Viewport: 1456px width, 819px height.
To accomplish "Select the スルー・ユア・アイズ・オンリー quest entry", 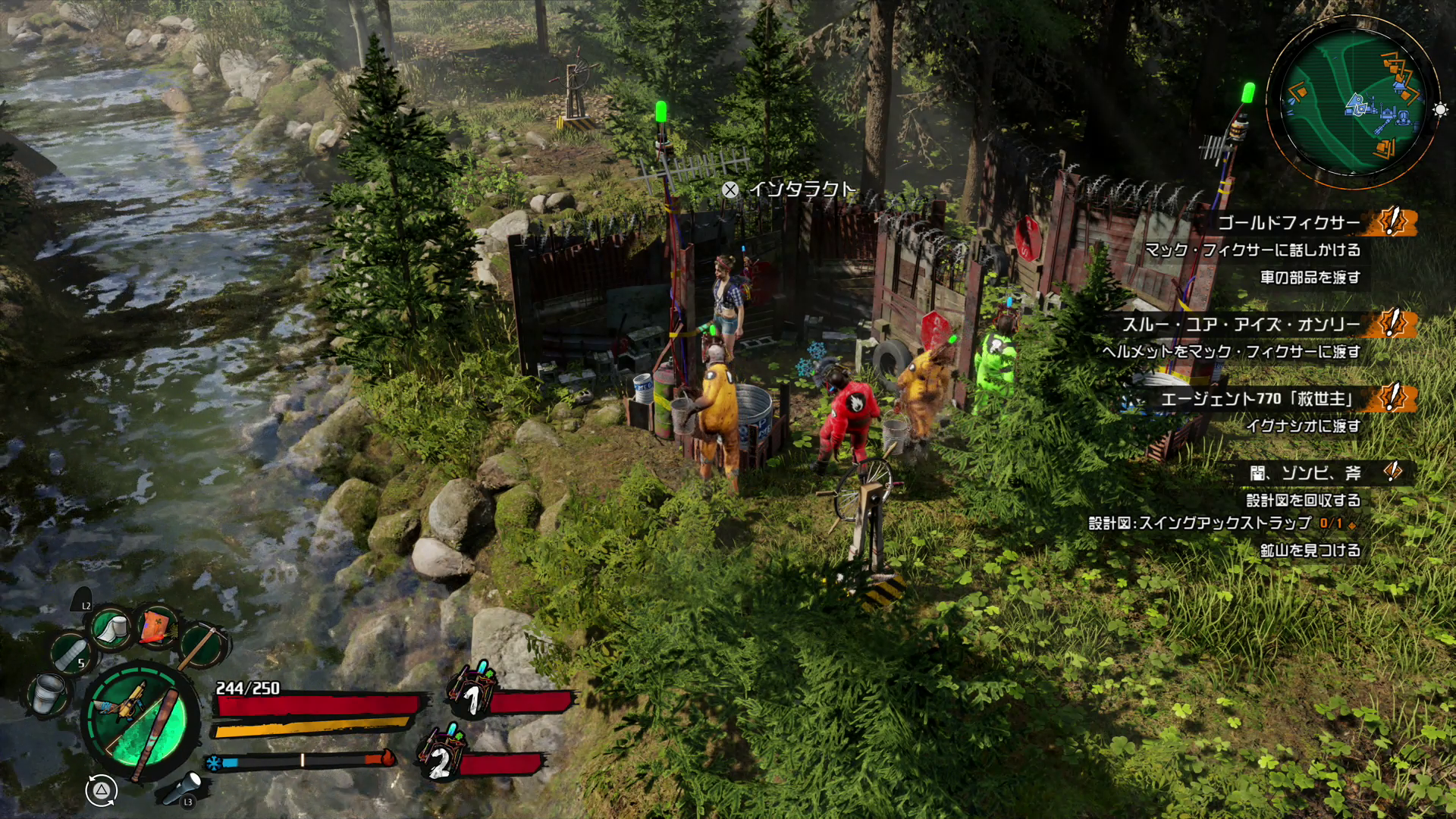I will (x=1241, y=325).
